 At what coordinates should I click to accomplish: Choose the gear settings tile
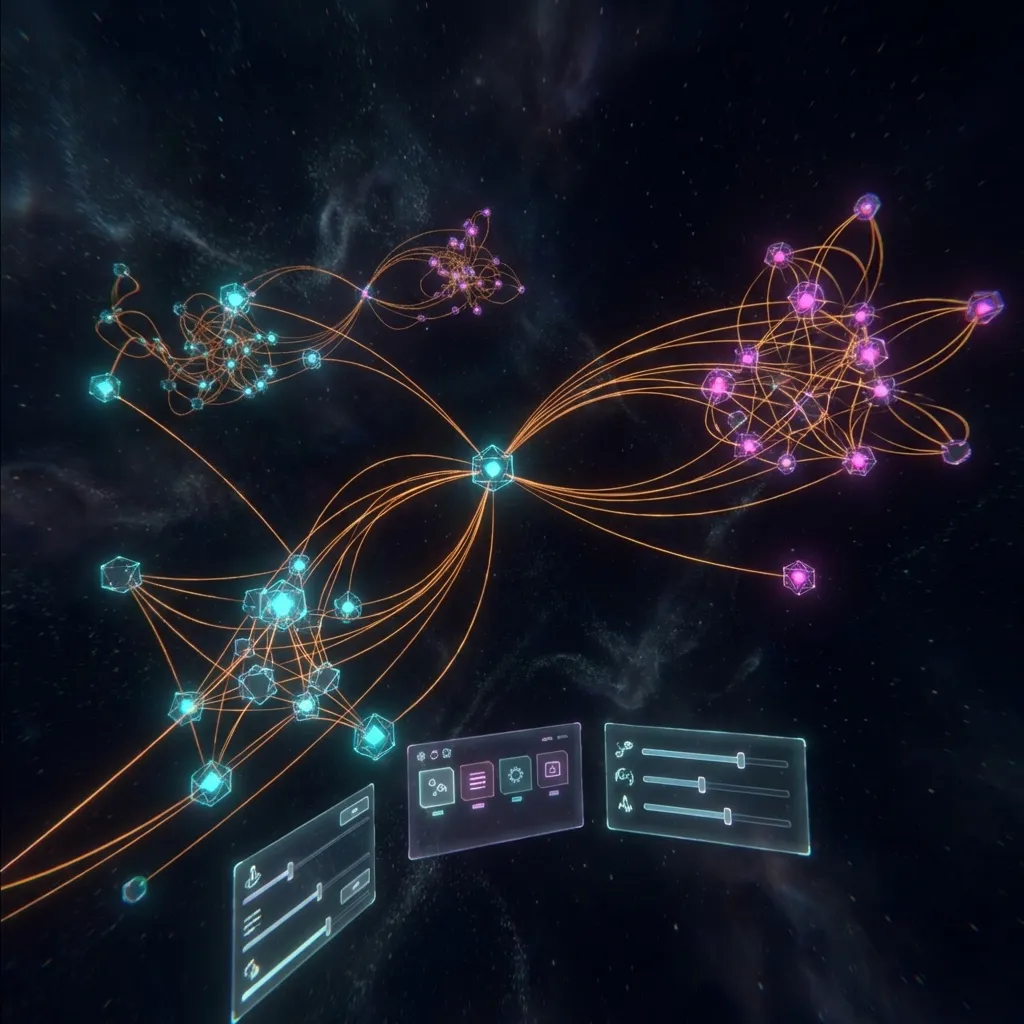pyautogui.click(x=516, y=773)
